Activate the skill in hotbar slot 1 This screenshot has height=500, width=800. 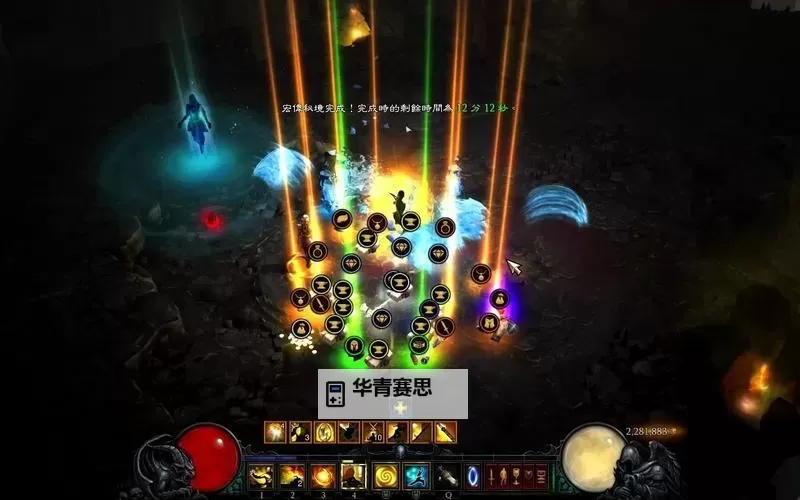[x=261, y=476]
